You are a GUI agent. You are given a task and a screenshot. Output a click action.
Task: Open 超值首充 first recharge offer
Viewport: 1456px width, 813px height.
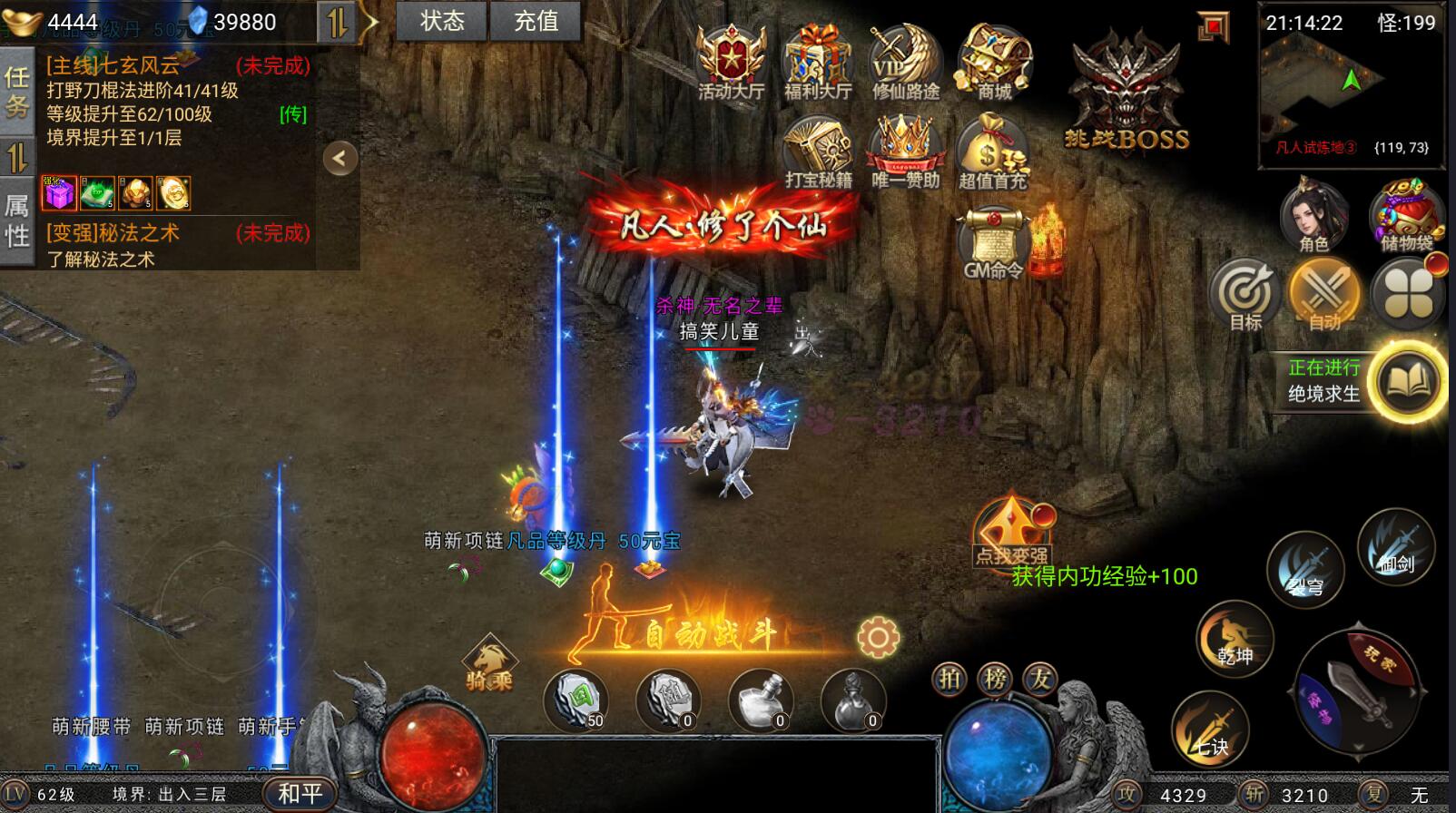pyautogui.click(x=992, y=152)
